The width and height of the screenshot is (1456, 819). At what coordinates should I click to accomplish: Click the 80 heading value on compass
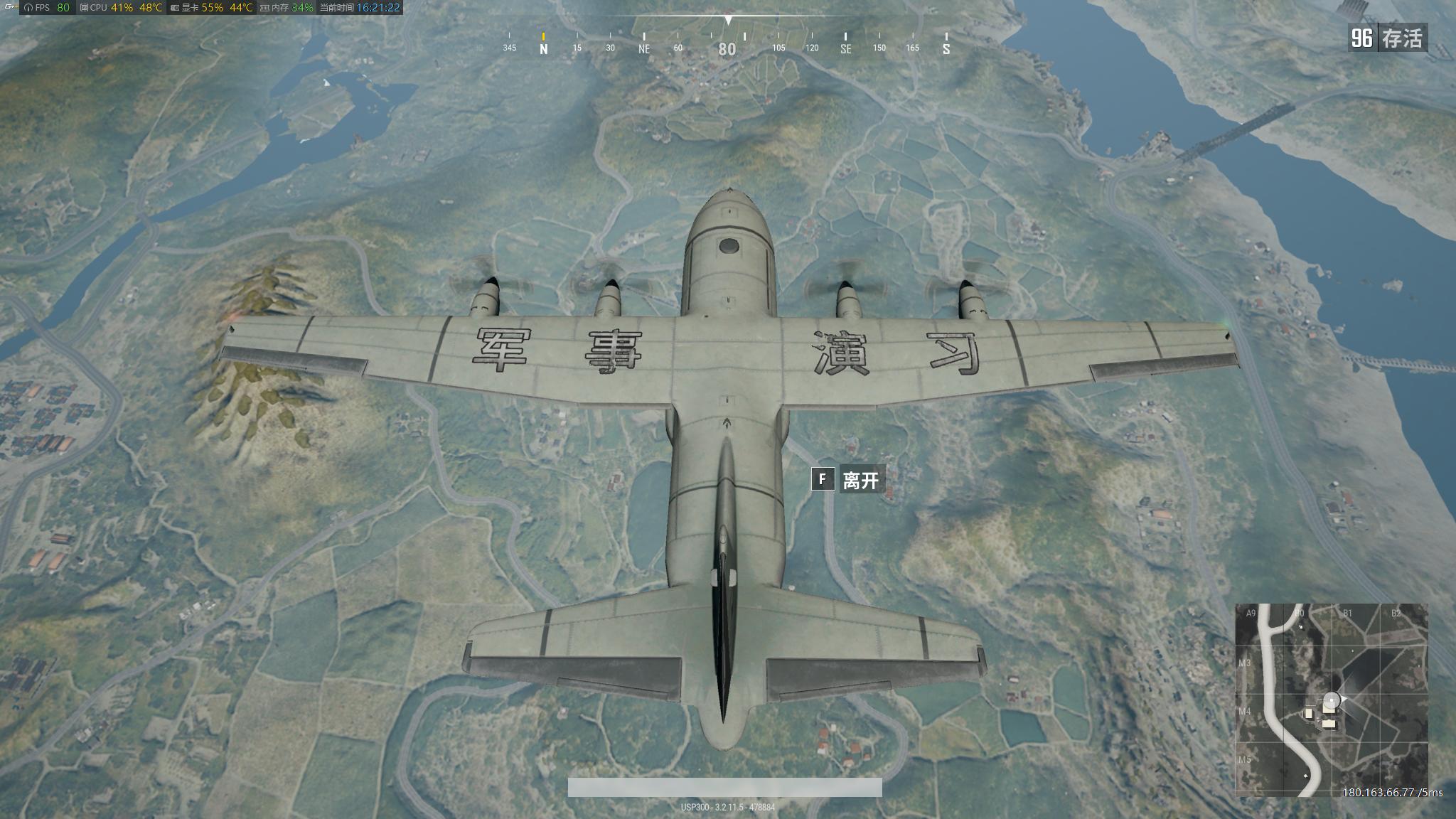tap(727, 48)
